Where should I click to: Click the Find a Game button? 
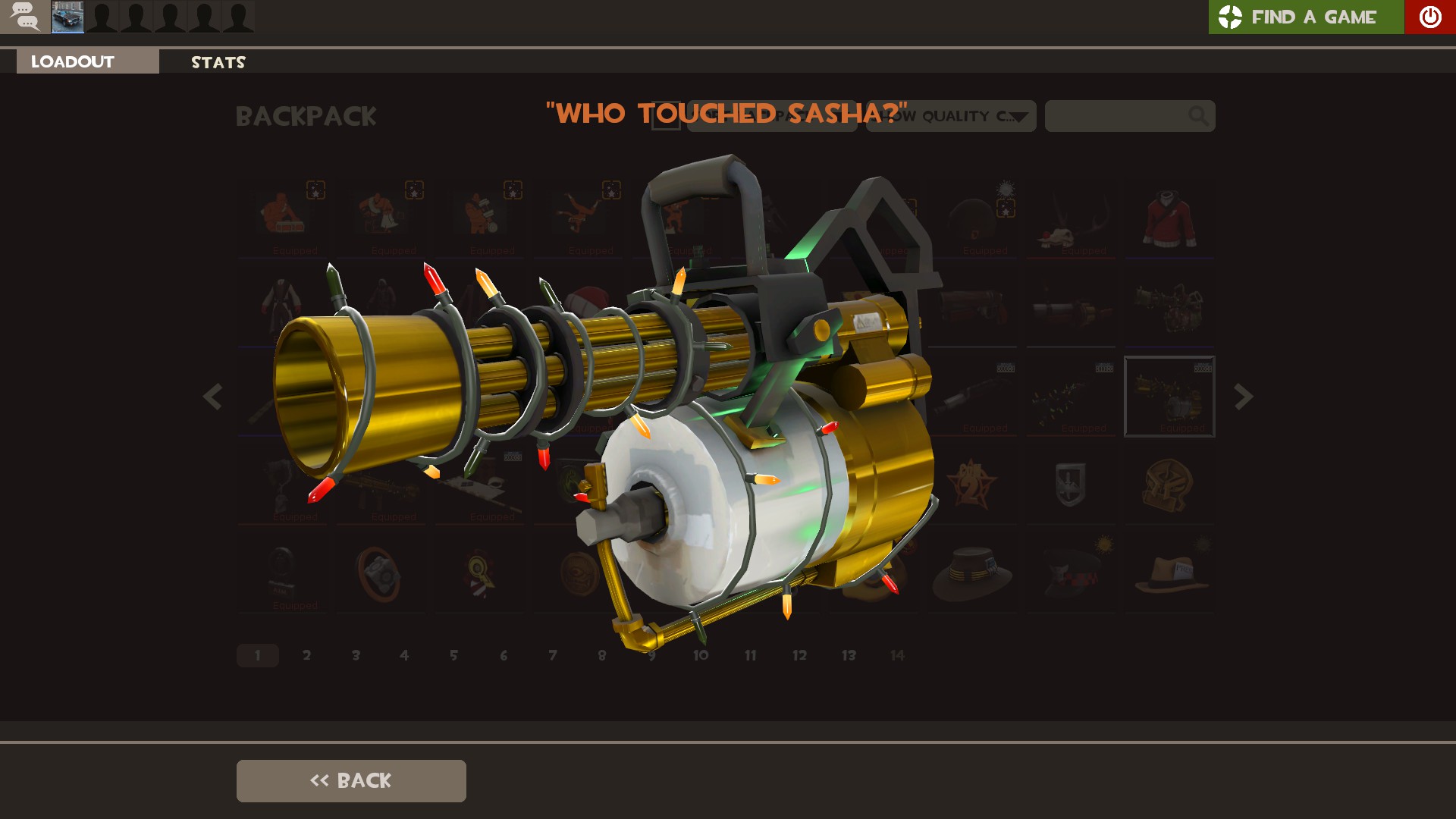[x=1306, y=17]
